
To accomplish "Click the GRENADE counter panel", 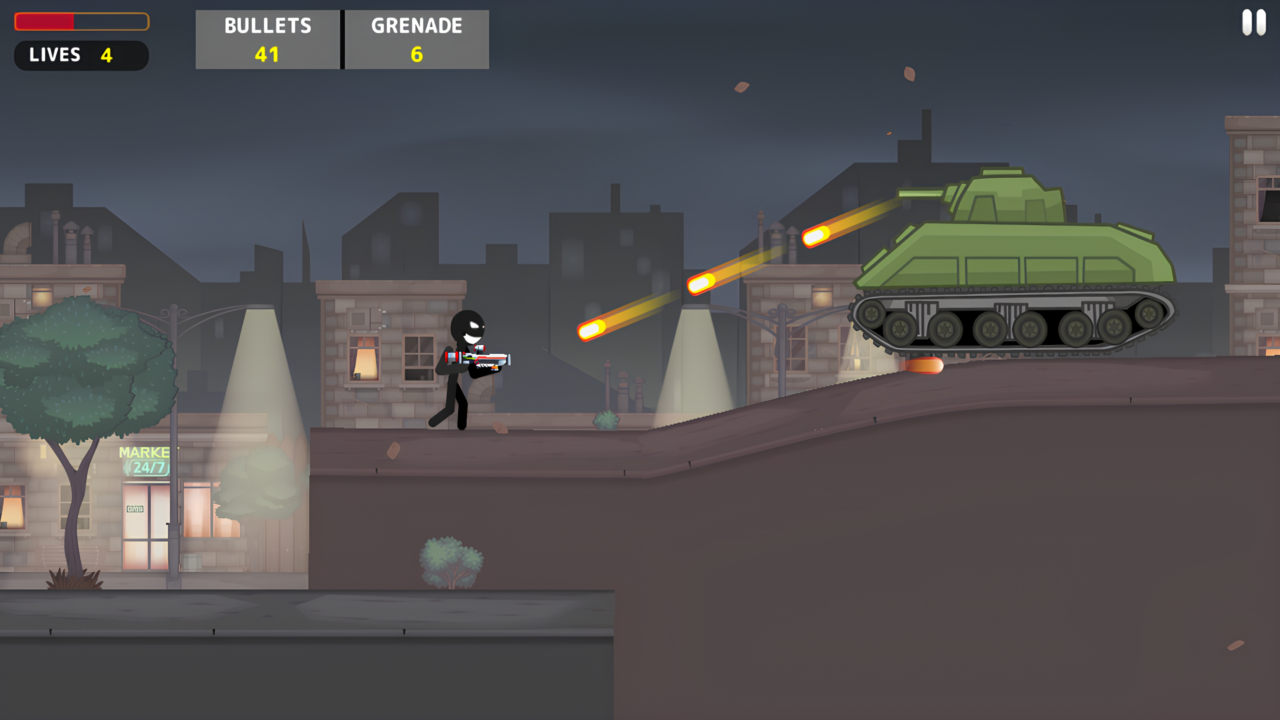I will click(x=416, y=39).
